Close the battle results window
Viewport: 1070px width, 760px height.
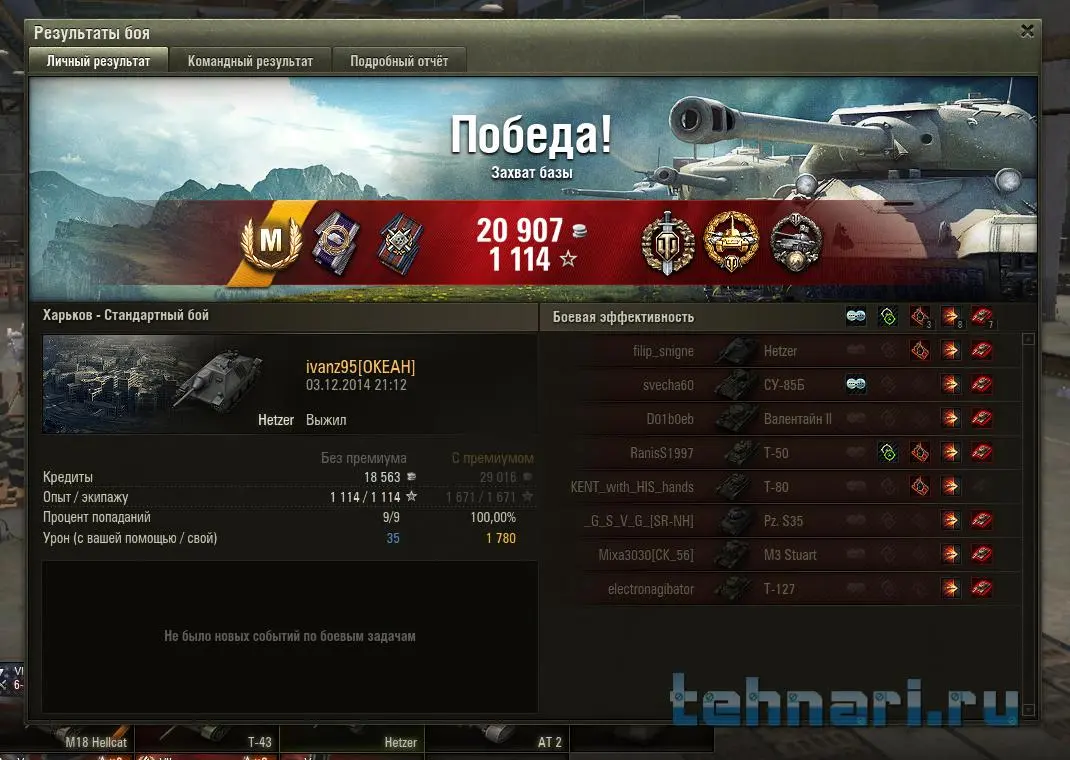[1027, 31]
